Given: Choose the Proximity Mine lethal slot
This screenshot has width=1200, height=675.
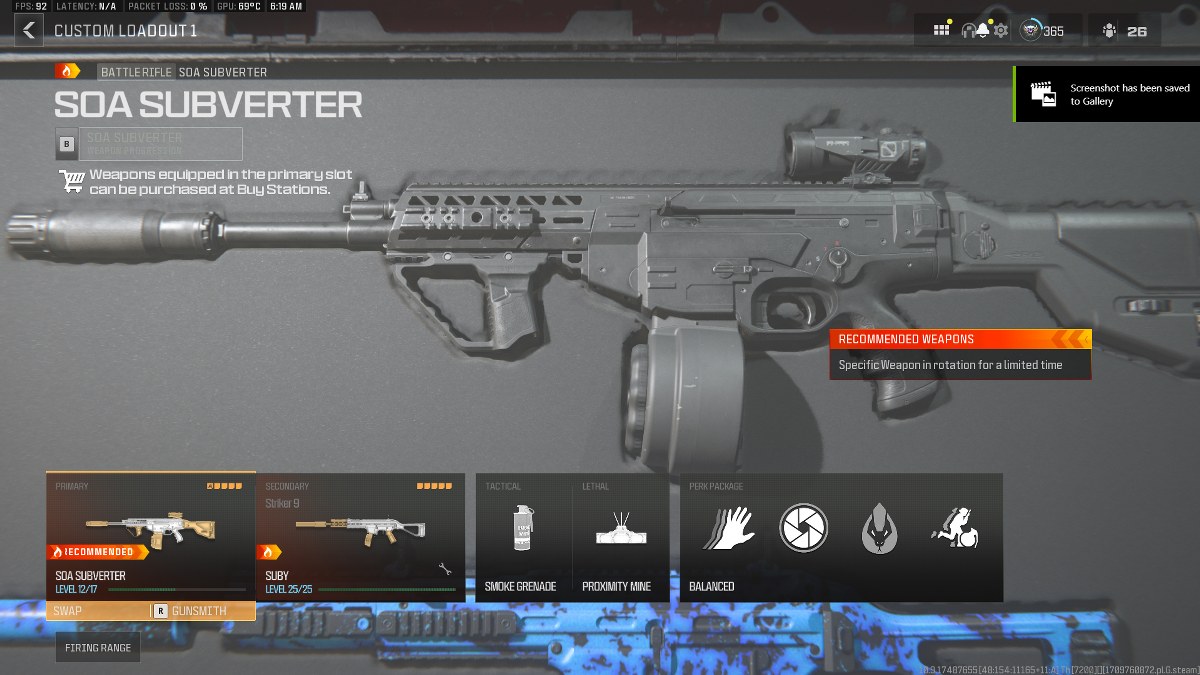Looking at the screenshot, I should [x=617, y=537].
